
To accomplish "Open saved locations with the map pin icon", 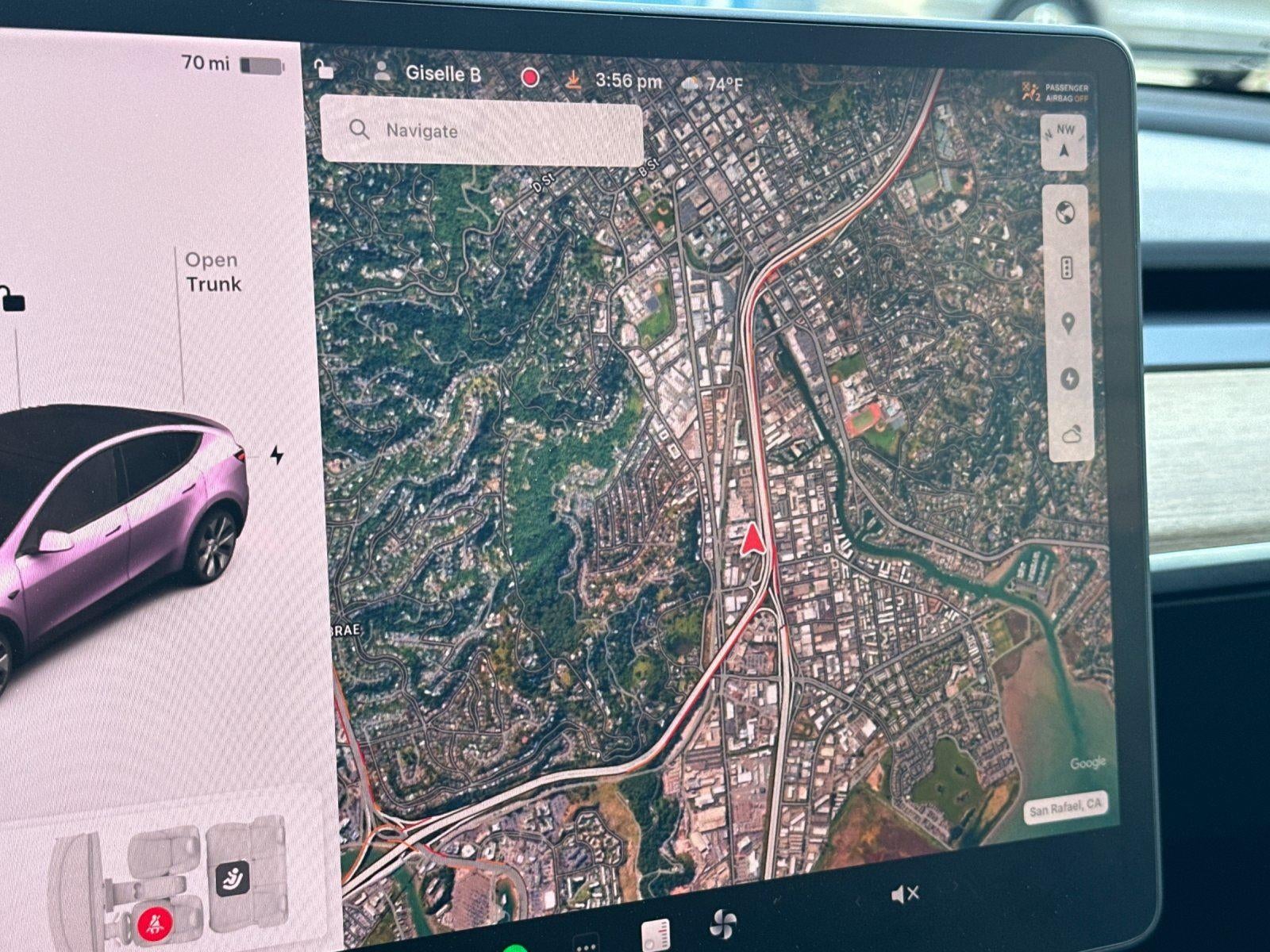I will click(1069, 321).
